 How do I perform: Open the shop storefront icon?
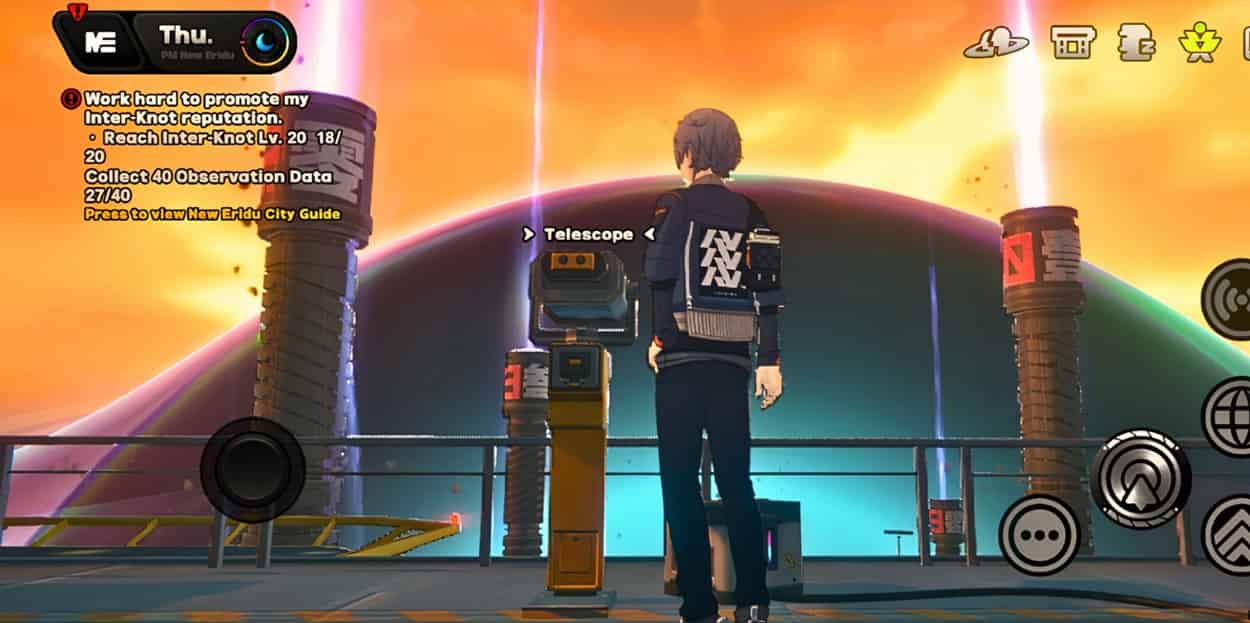pyautogui.click(x=1073, y=42)
